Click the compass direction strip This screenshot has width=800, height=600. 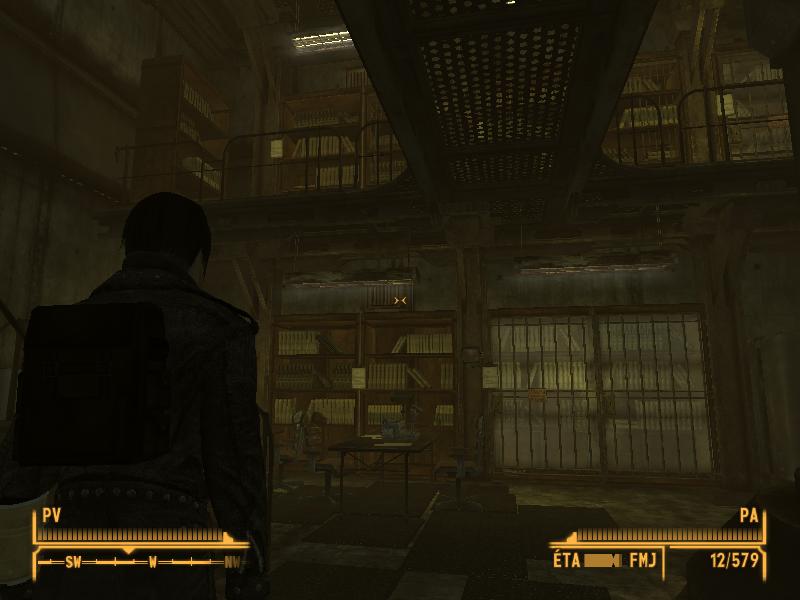140,562
